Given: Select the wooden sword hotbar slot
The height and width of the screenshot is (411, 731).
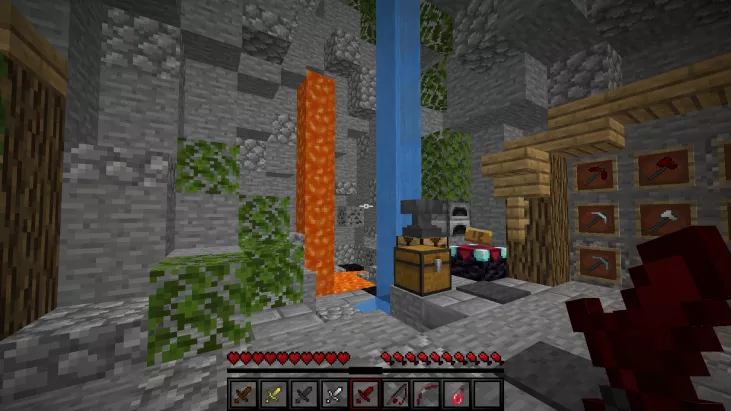Looking at the screenshot, I should [x=242, y=393].
